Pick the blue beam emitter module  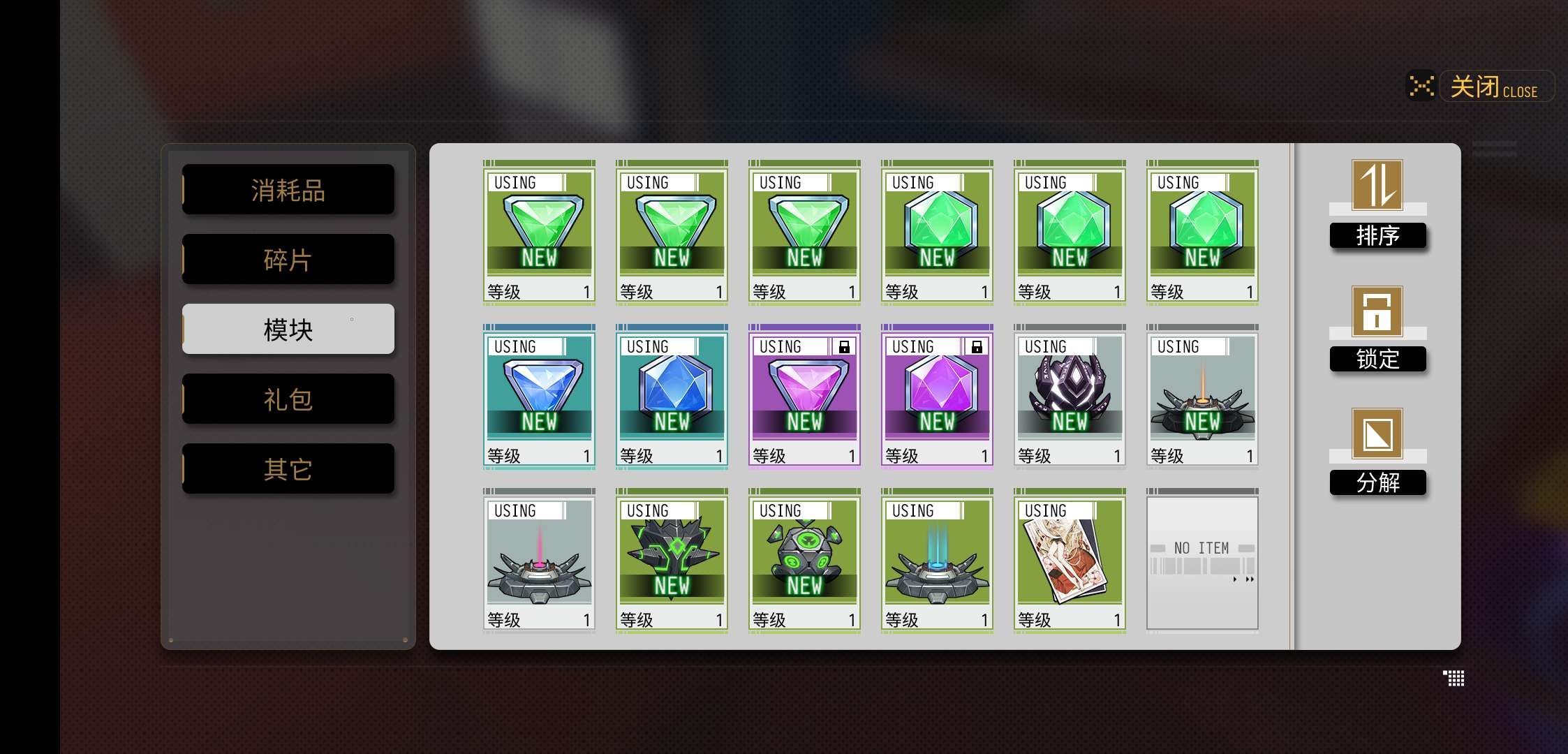click(937, 560)
